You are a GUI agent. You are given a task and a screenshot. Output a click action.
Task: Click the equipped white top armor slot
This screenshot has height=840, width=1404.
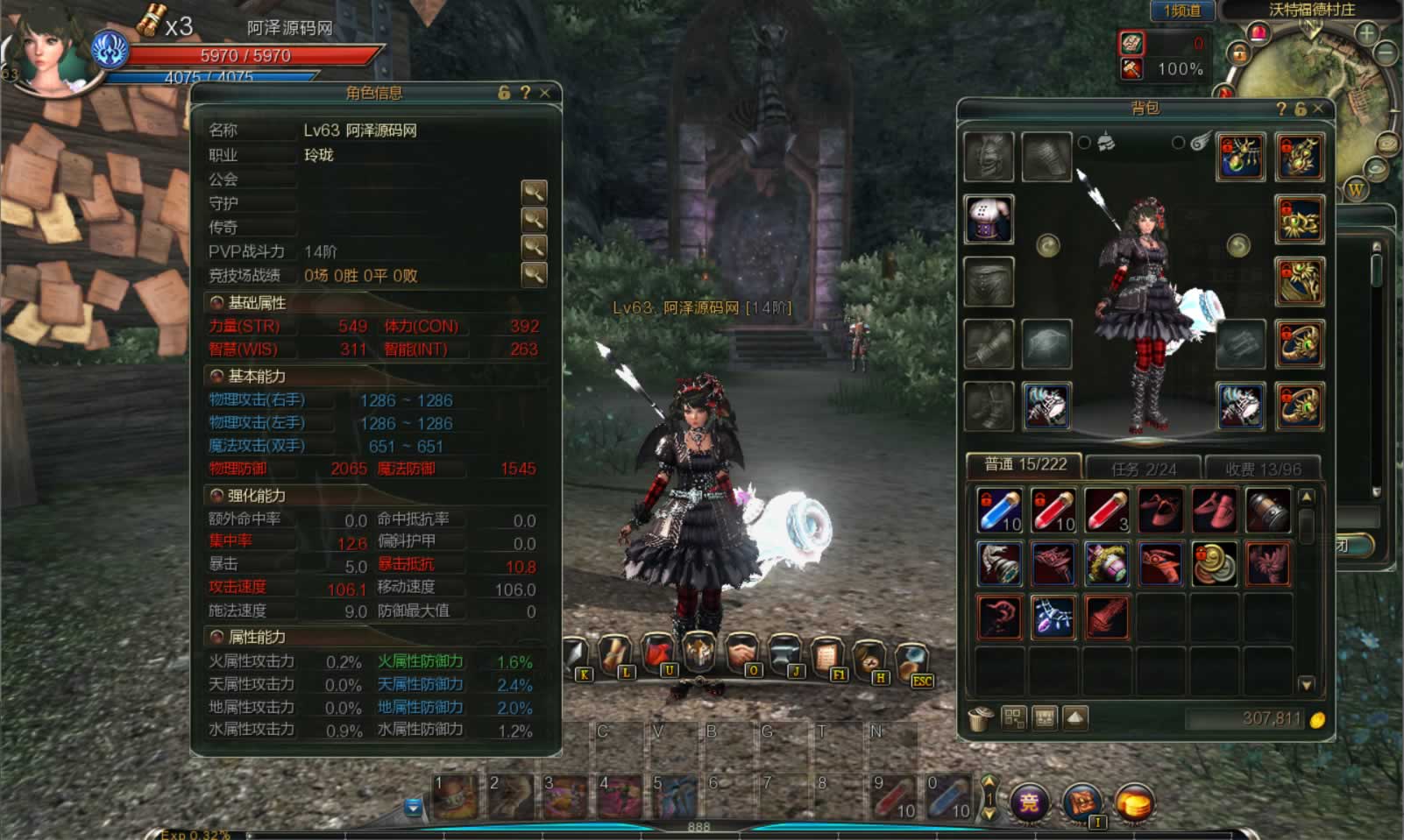(989, 219)
